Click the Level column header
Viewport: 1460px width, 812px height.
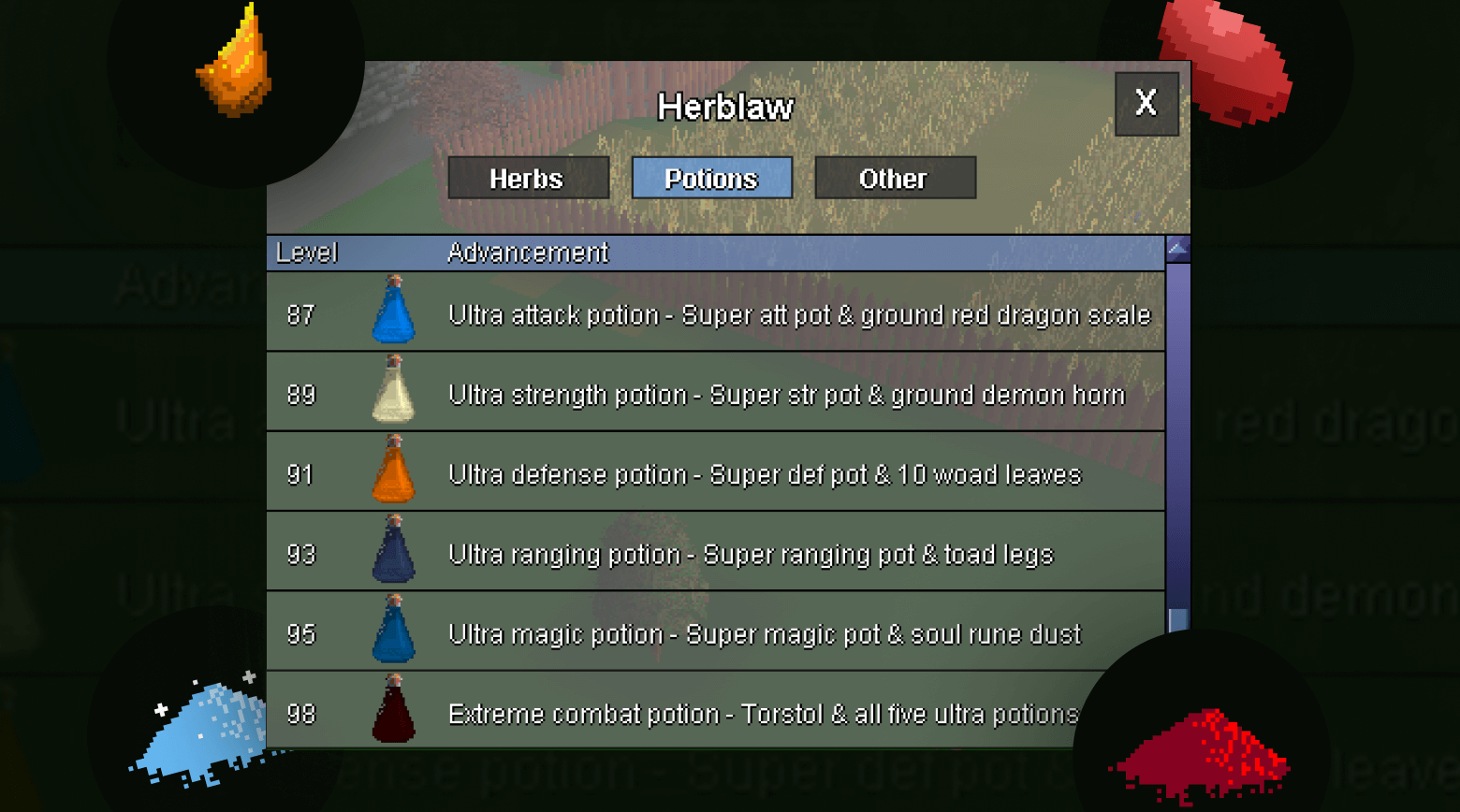tap(307, 253)
